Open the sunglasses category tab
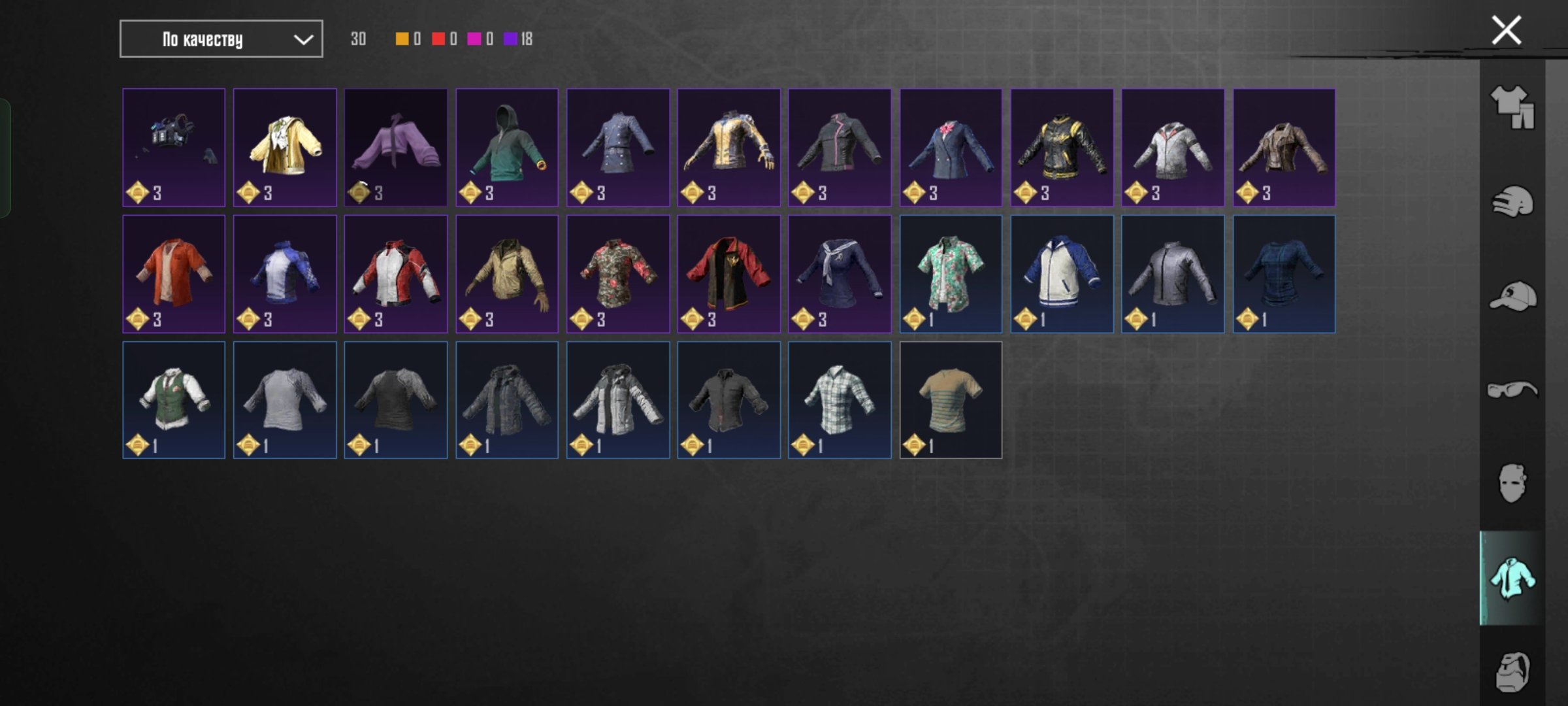1568x706 pixels. coord(1512,390)
